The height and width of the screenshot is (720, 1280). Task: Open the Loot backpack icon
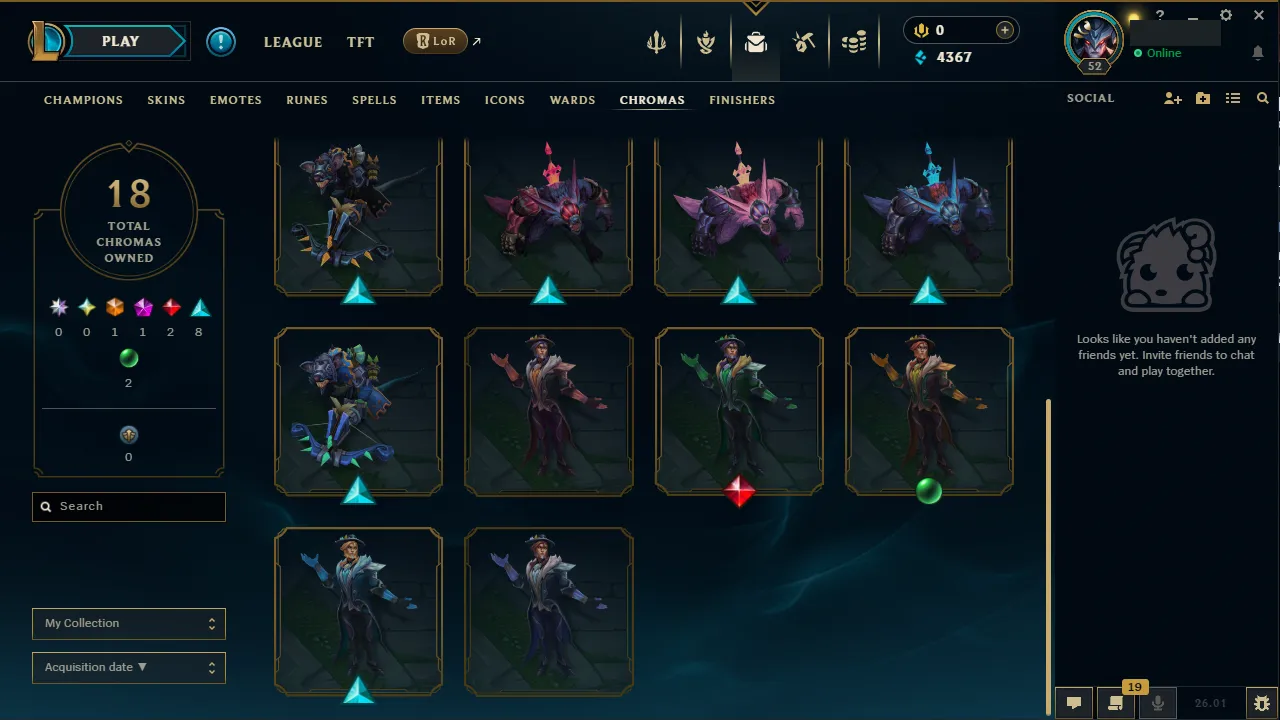coord(755,42)
